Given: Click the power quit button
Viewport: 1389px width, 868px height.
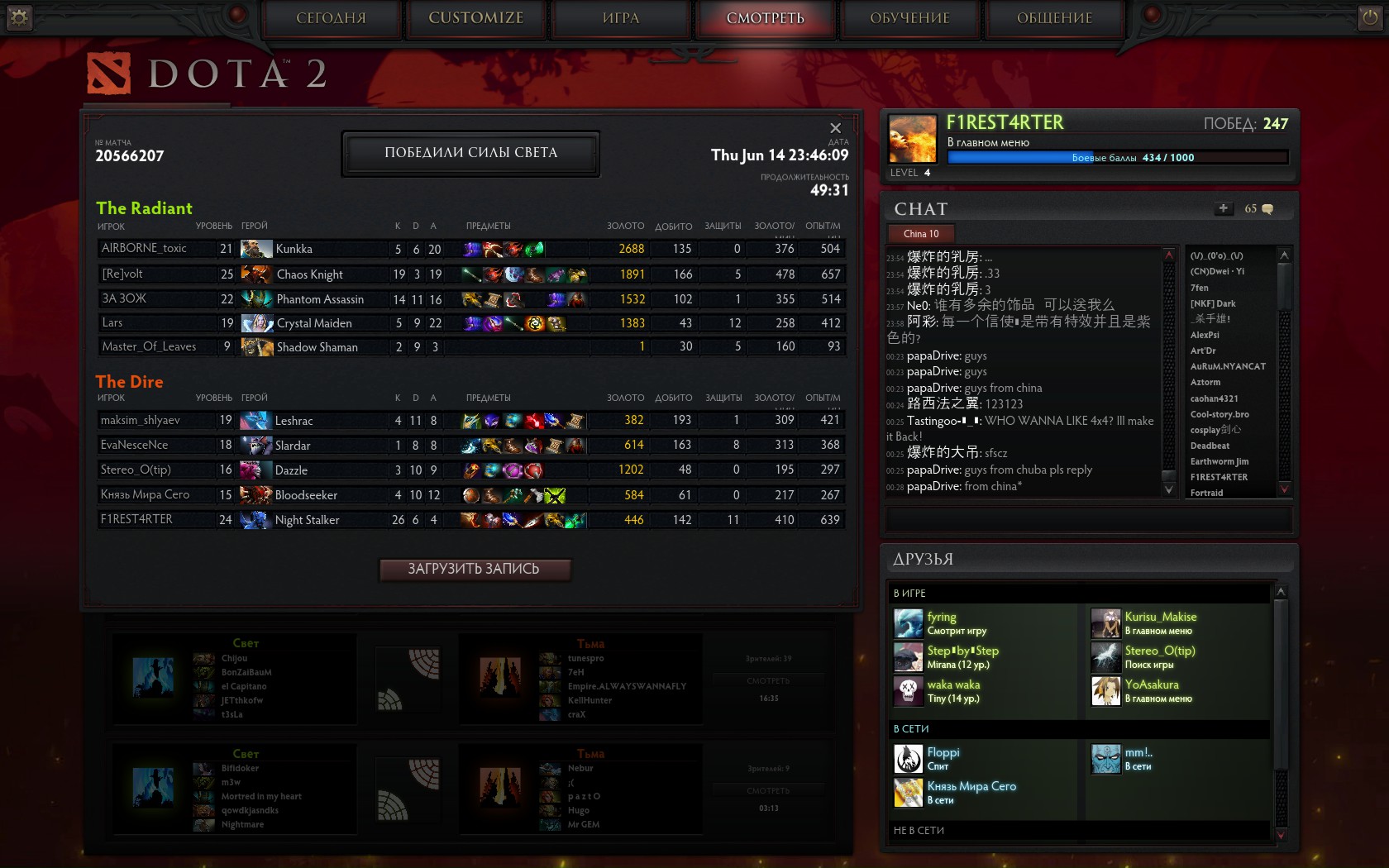Looking at the screenshot, I should [1370, 17].
